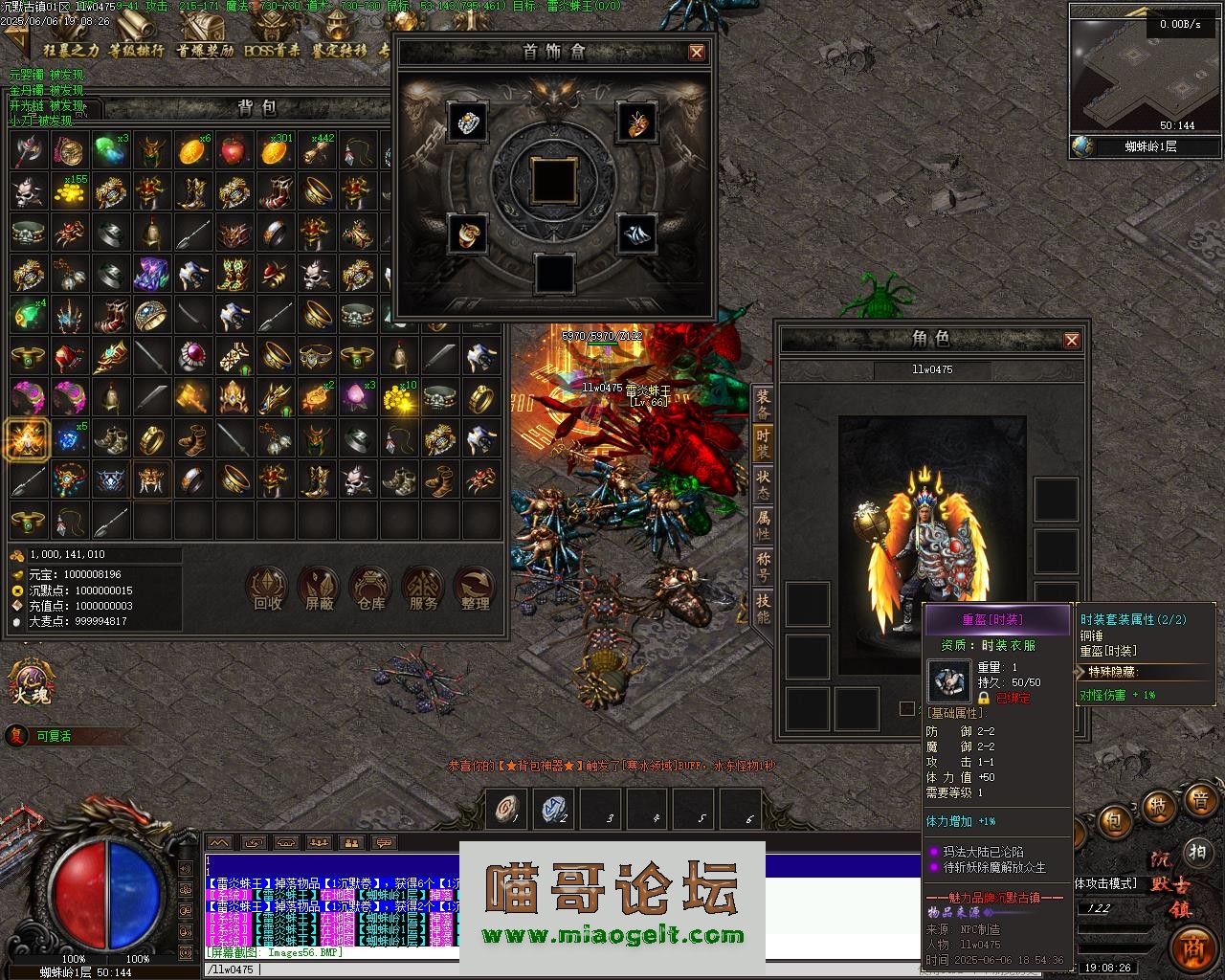Show the 属性 attributes tab
The height and width of the screenshot is (980, 1225).
[763, 525]
